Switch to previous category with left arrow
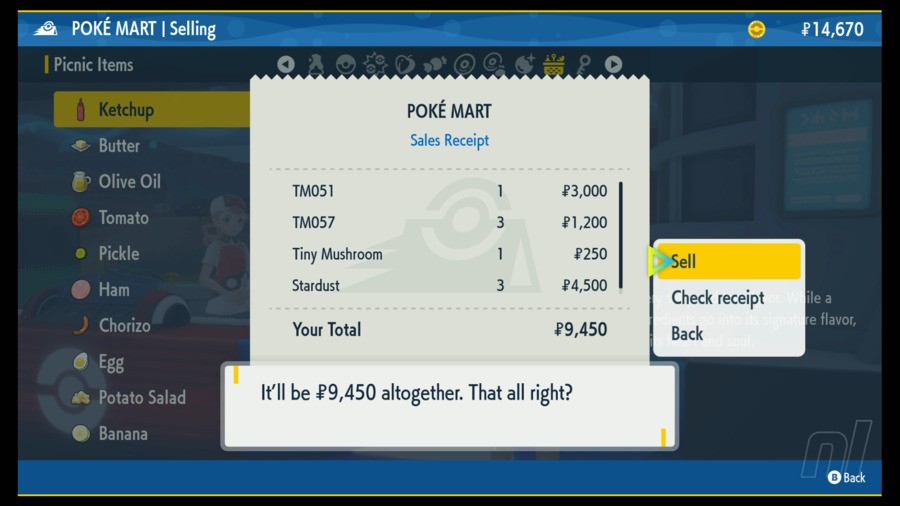Image resolution: width=900 pixels, height=506 pixels. click(286, 65)
